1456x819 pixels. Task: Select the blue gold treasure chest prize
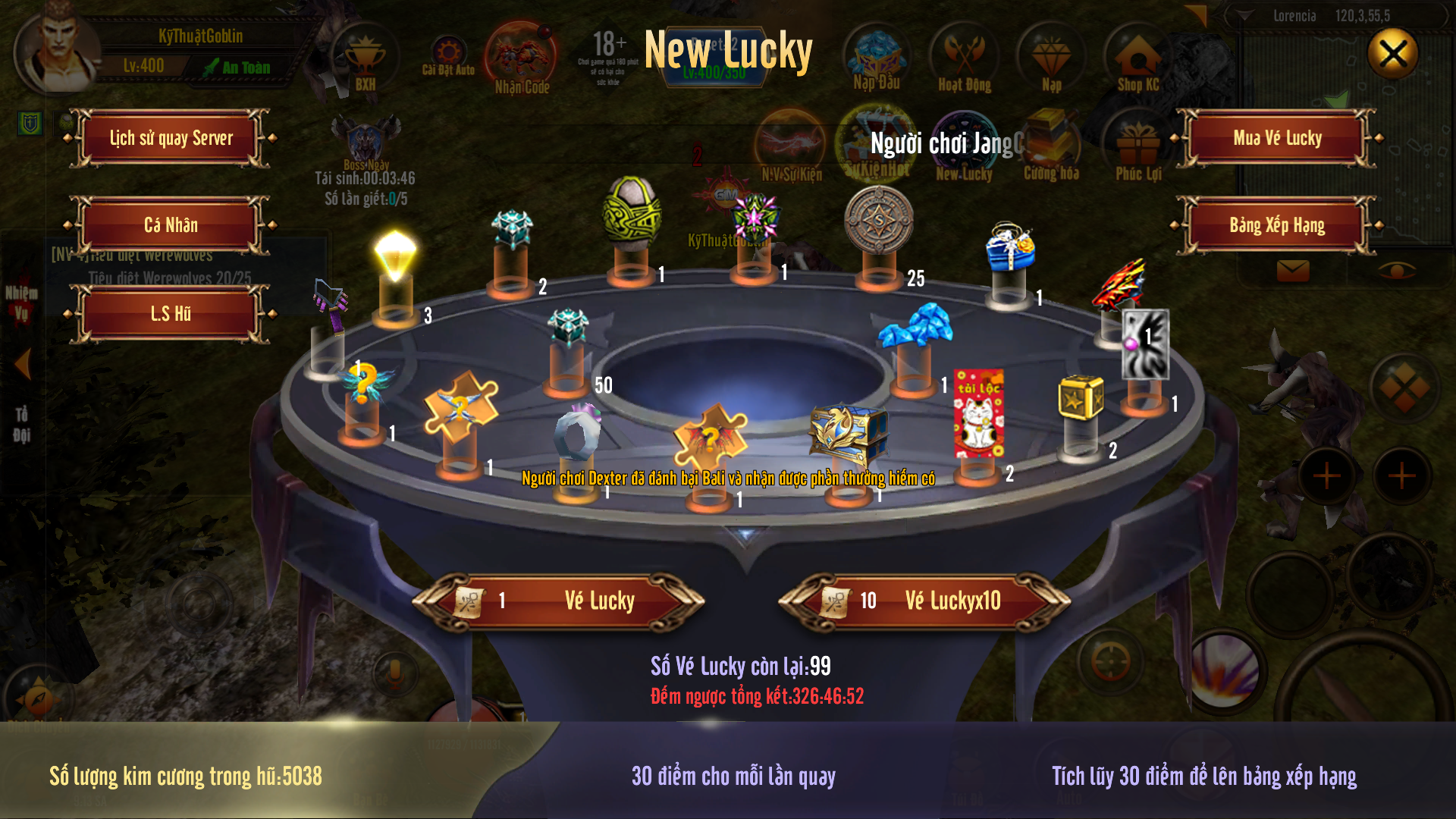(x=847, y=434)
